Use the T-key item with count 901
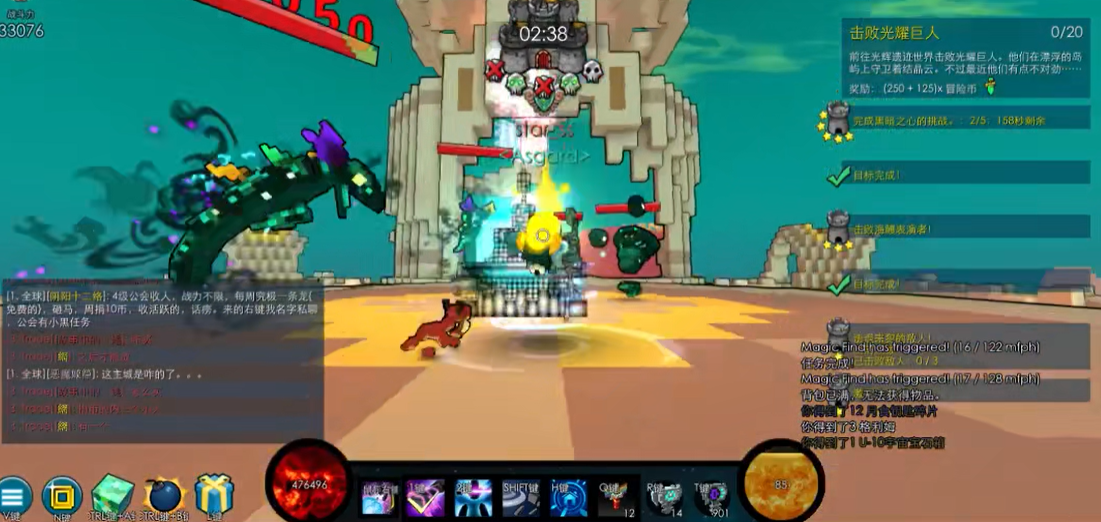The width and height of the screenshot is (1101, 522). click(x=712, y=497)
